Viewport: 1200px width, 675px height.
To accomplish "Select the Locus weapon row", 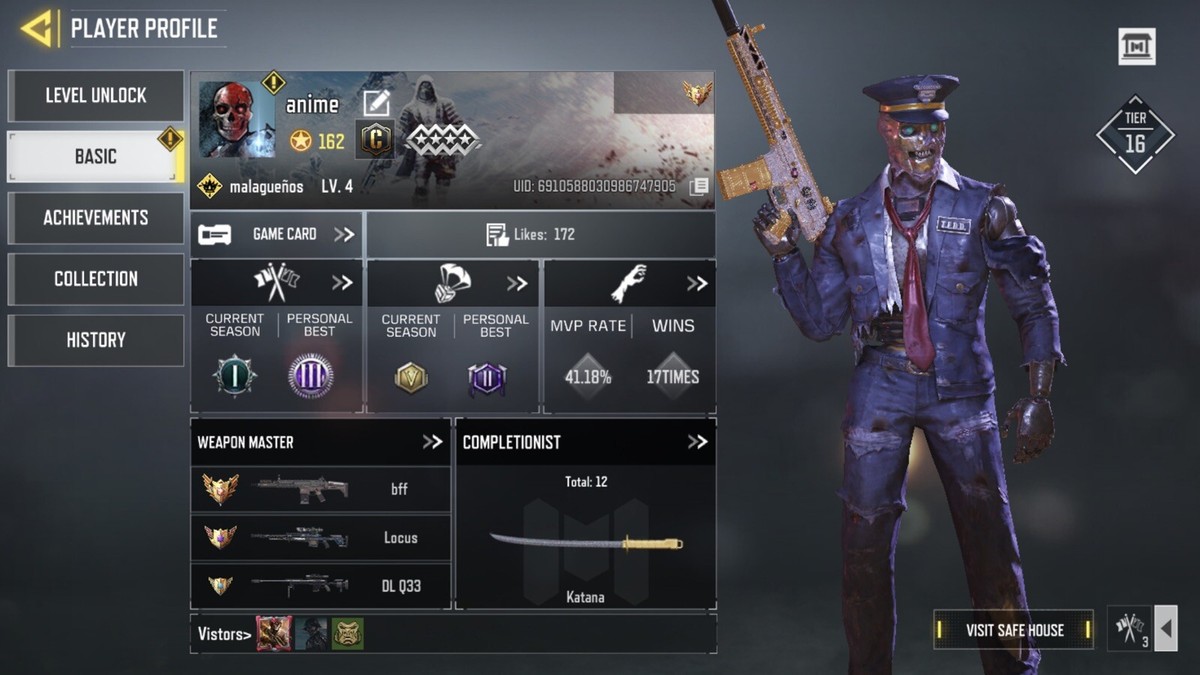I will point(320,538).
